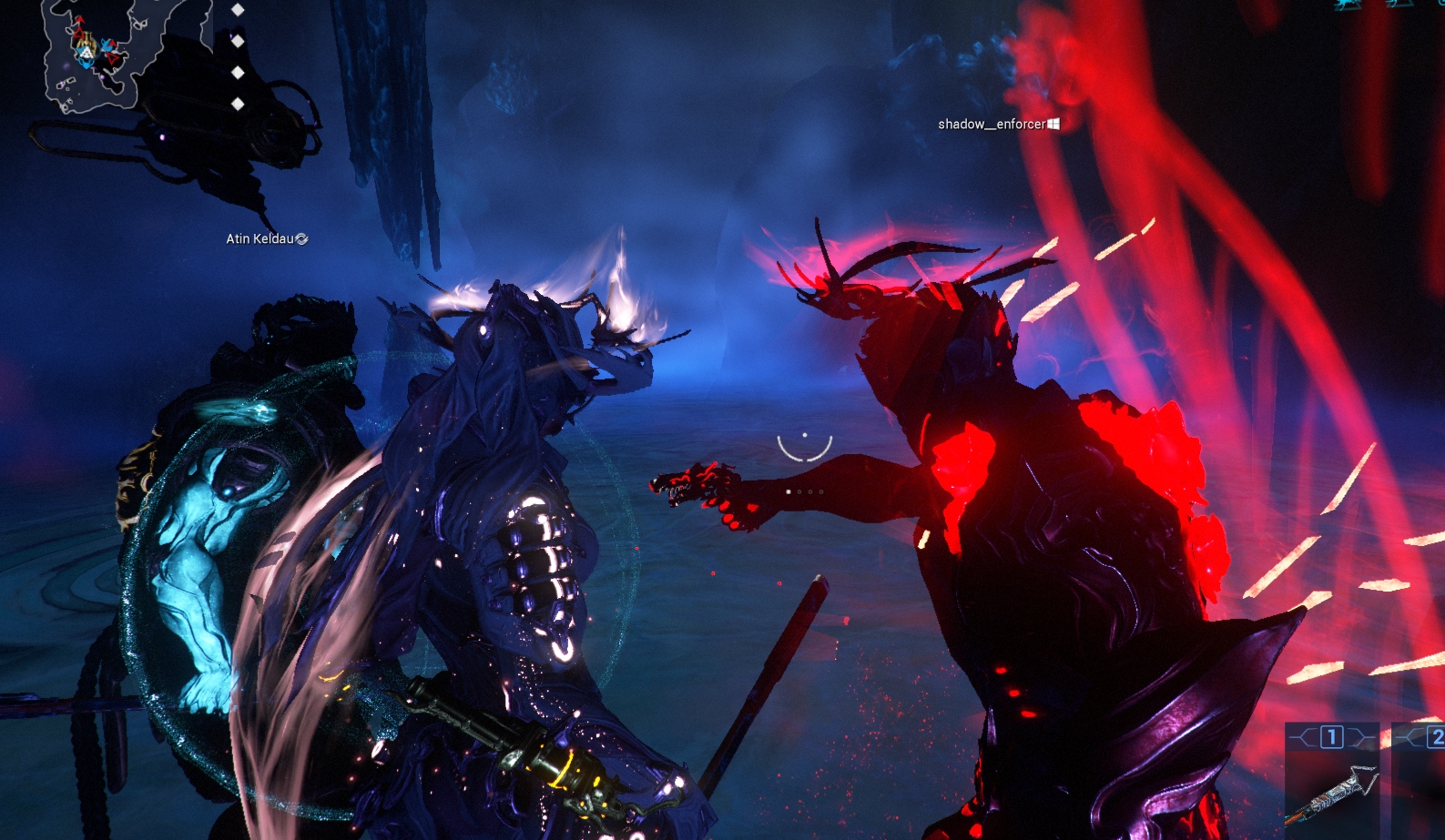This screenshot has height=840, width=1445.
Task: Open the minimap in the corner
Action: click(91, 55)
